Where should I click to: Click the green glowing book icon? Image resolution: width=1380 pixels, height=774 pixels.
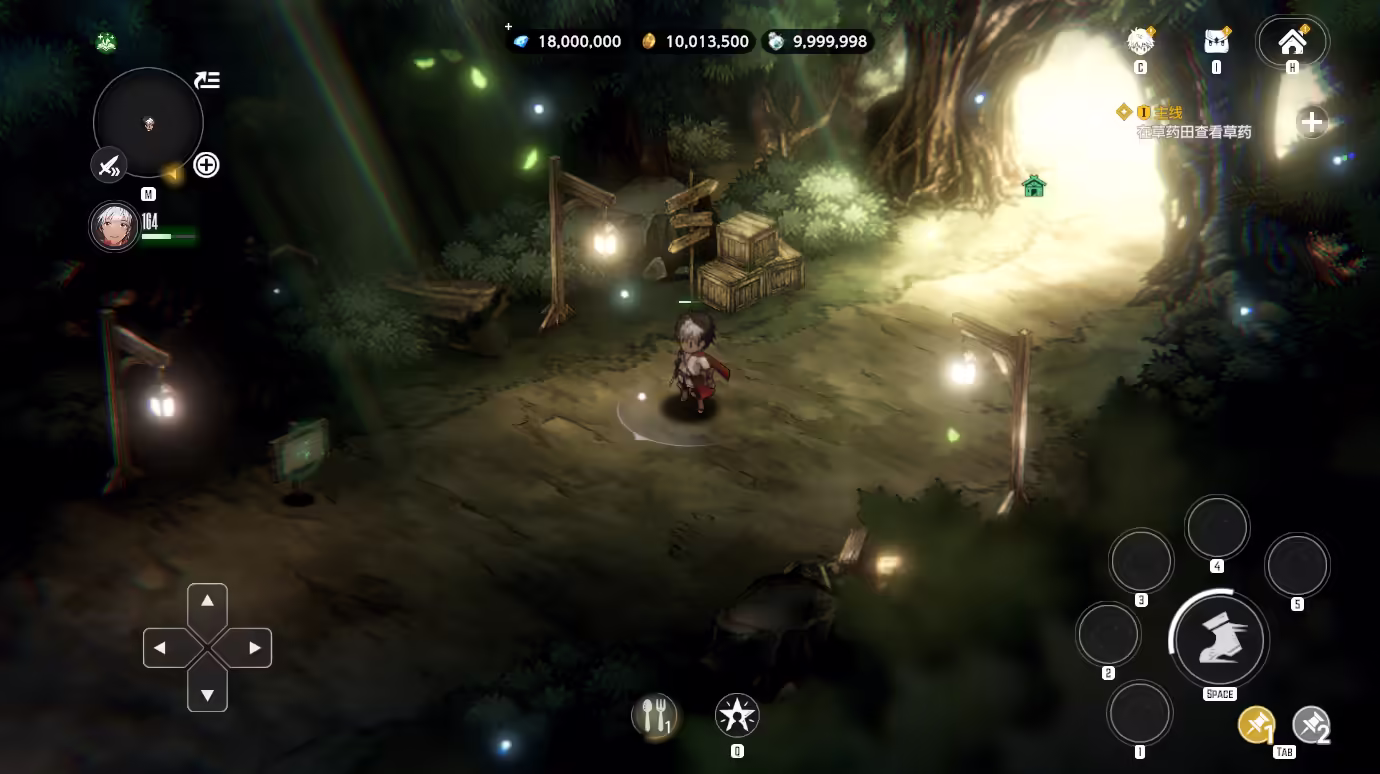[106, 42]
